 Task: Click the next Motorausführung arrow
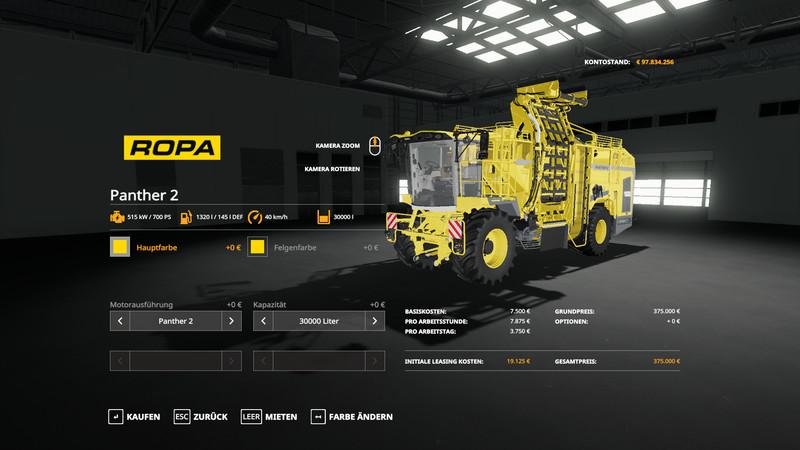pyautogui.click(x=231, y=321)
